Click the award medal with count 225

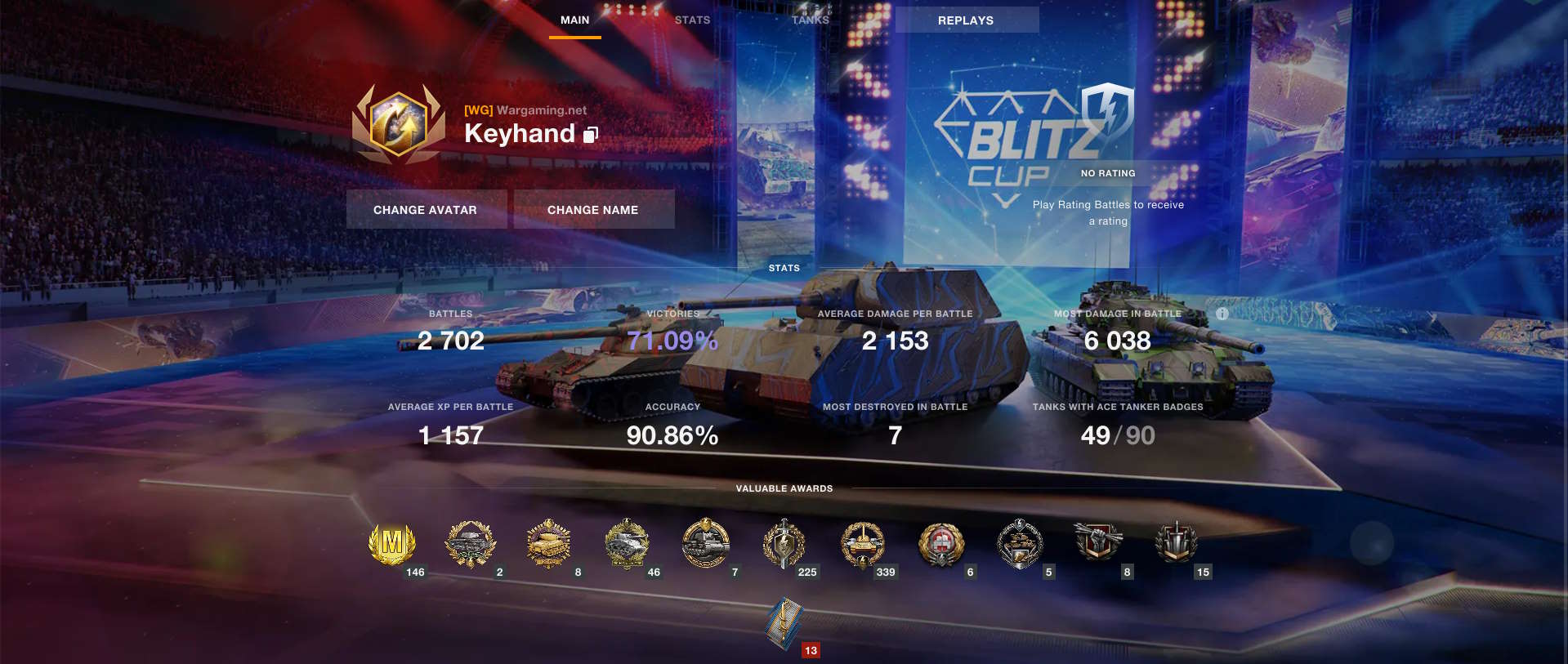[x=785, y=543]
